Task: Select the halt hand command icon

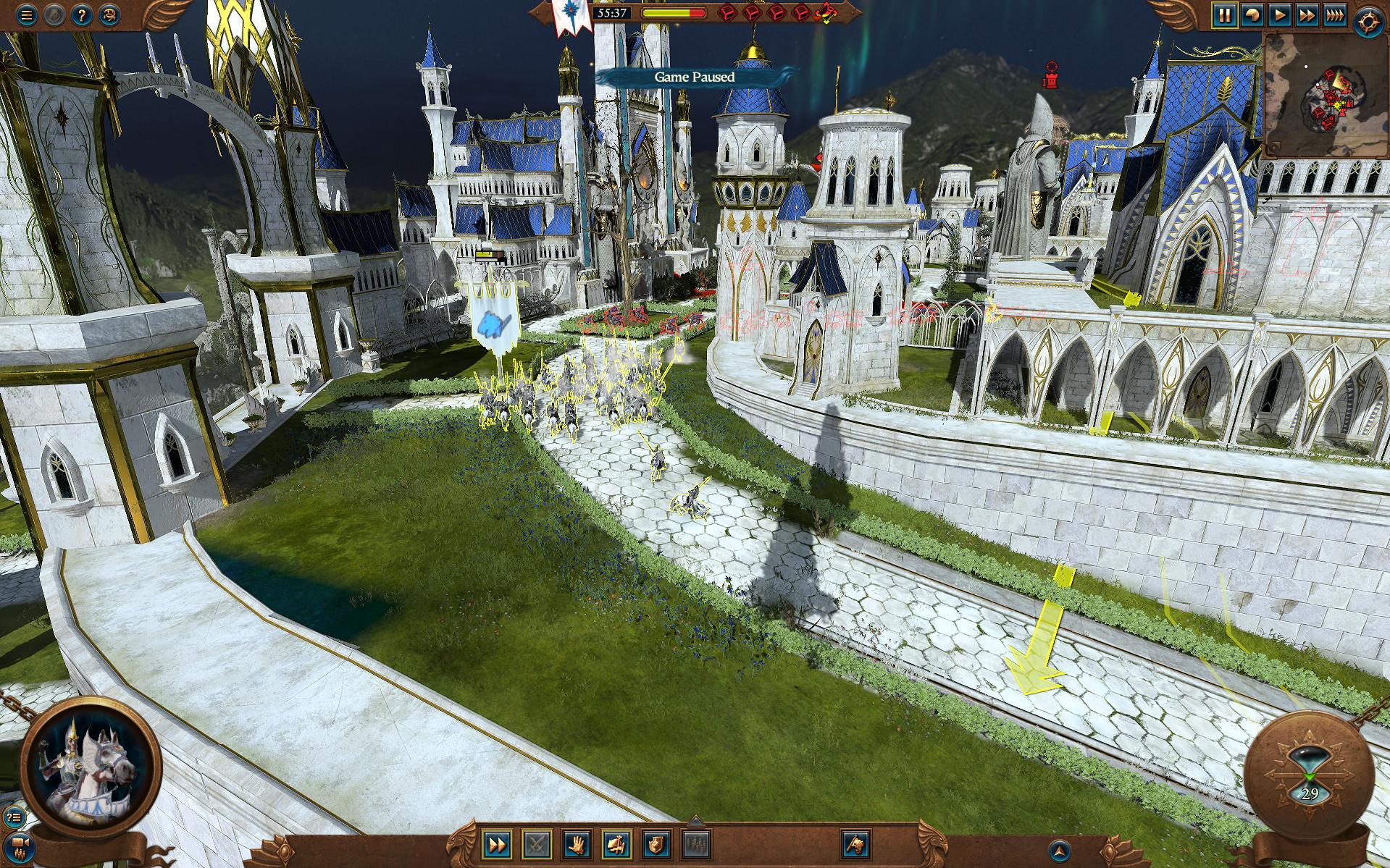Action: pos(577,844)
